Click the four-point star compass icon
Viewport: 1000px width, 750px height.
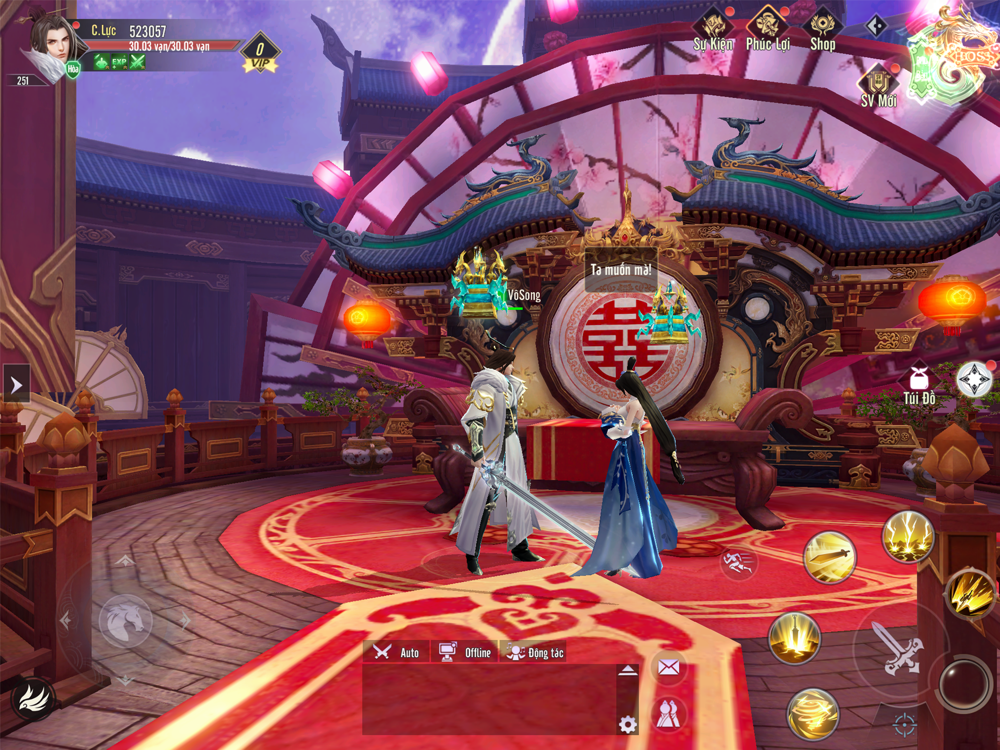coord(974,379)
